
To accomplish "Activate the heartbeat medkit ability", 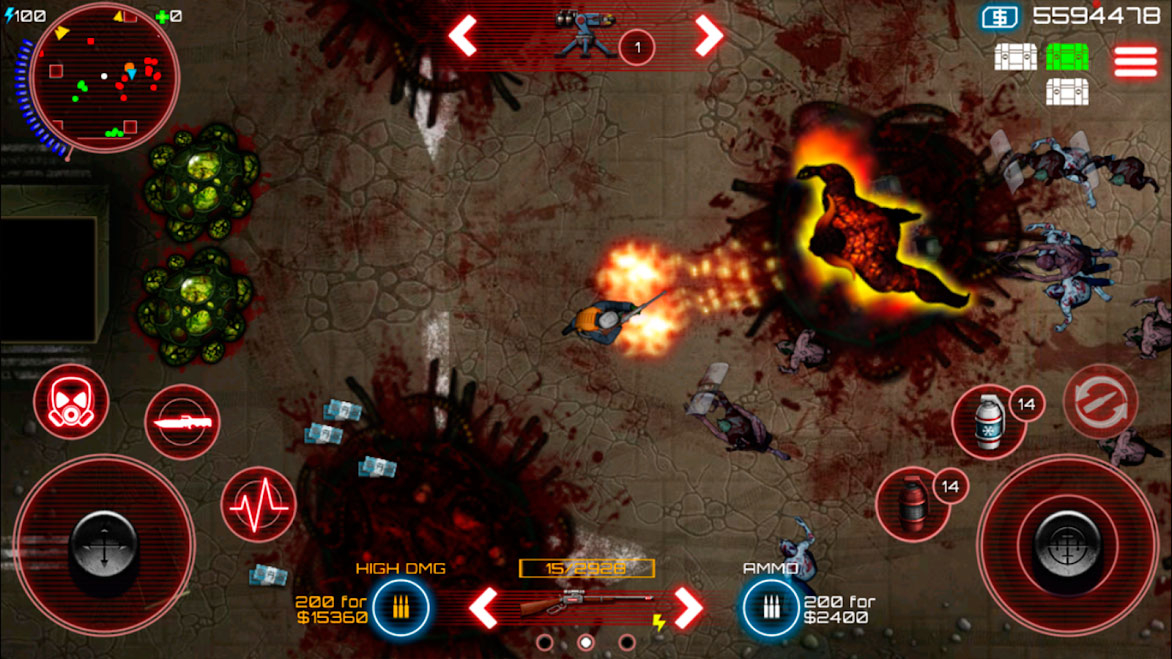I will click(x=258, y=505).
